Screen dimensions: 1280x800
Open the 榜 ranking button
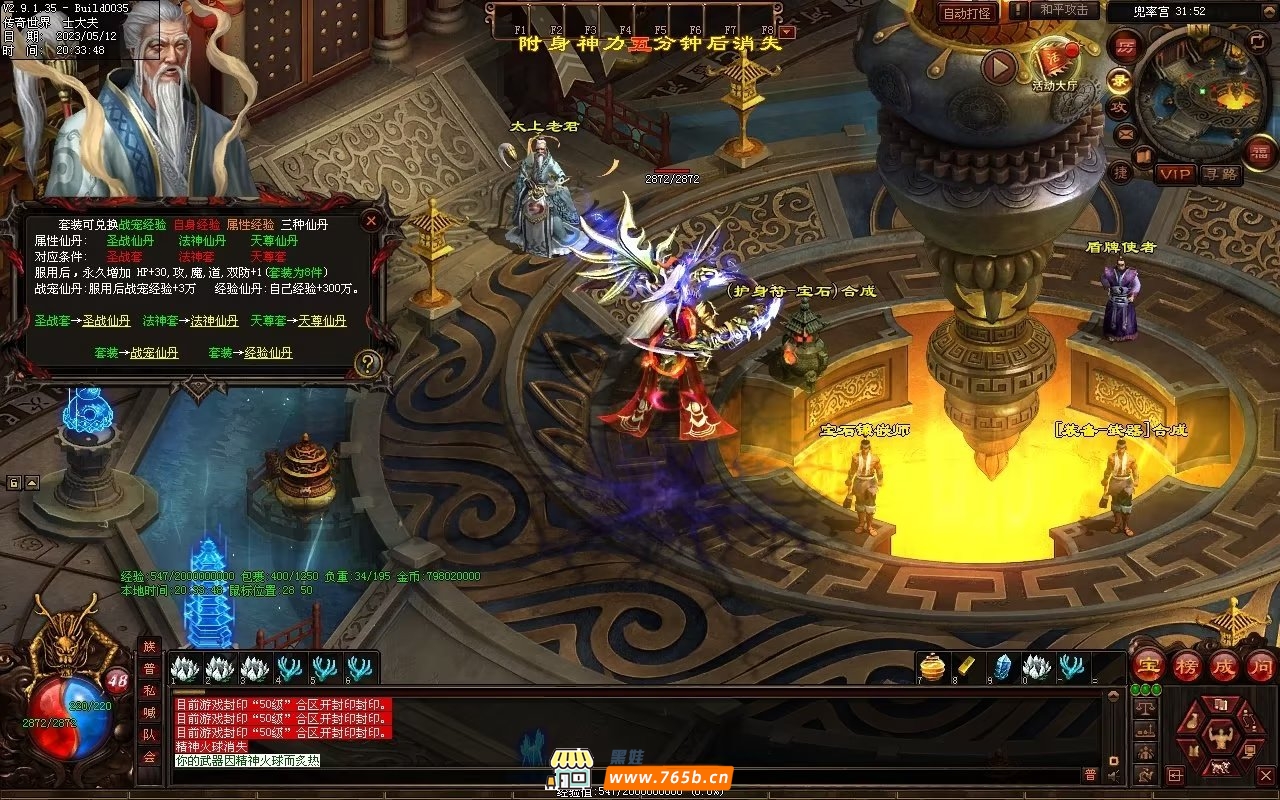[x=1186, y=665]
